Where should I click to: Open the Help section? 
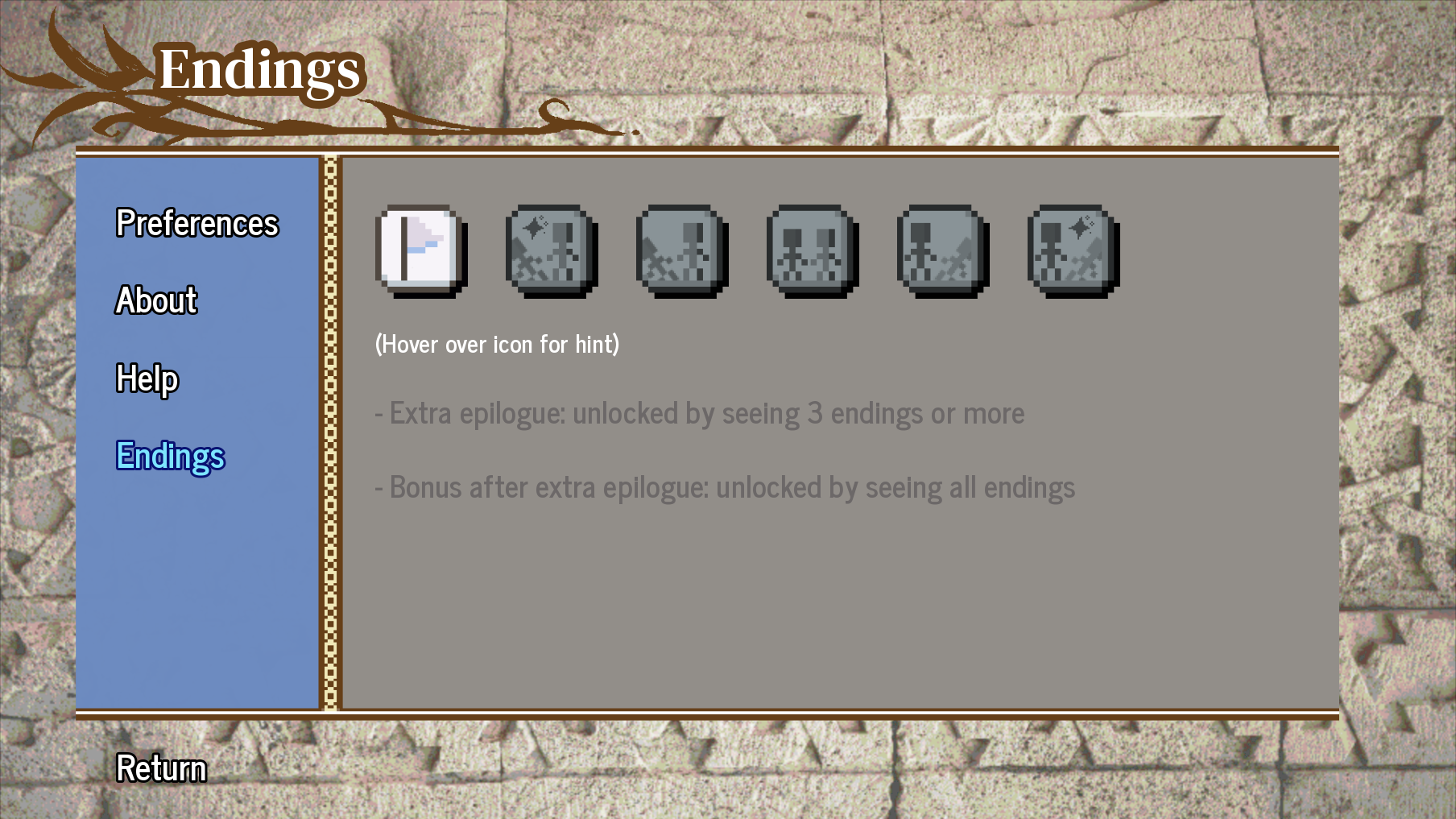[x=147, y=378]
